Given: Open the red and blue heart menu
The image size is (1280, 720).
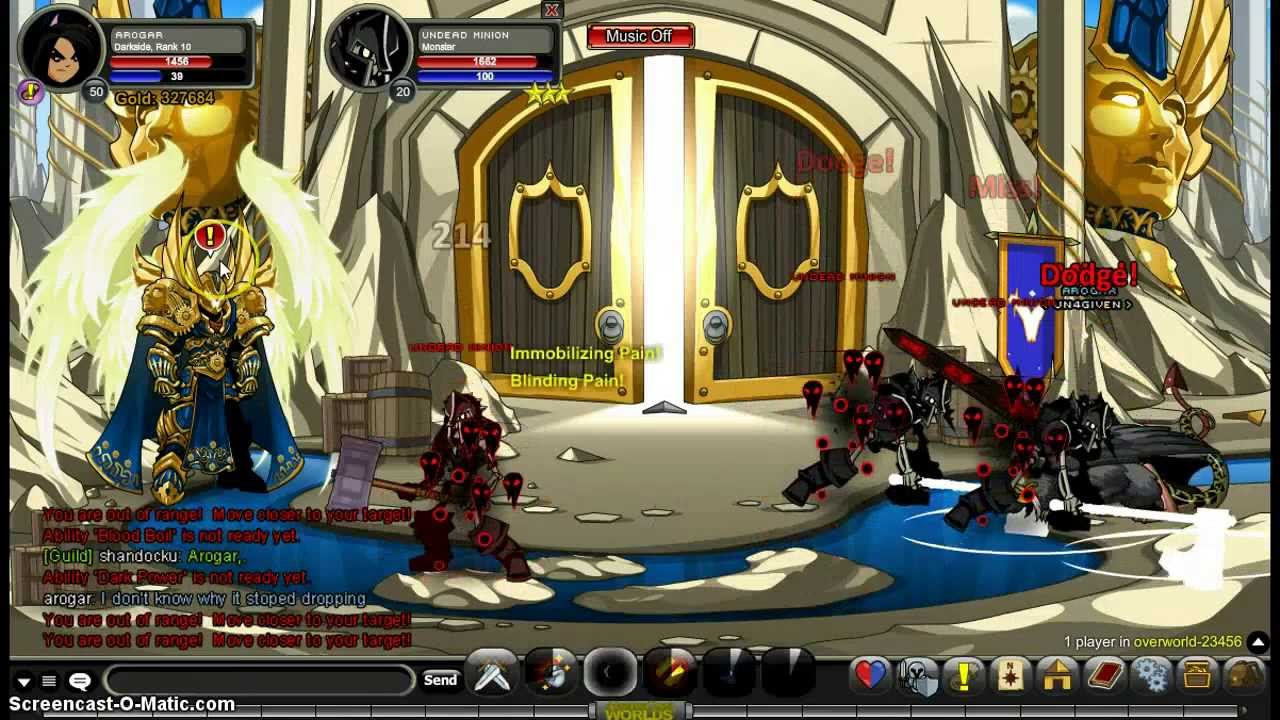Looking at the screenshot, I should tap(870, 676).
